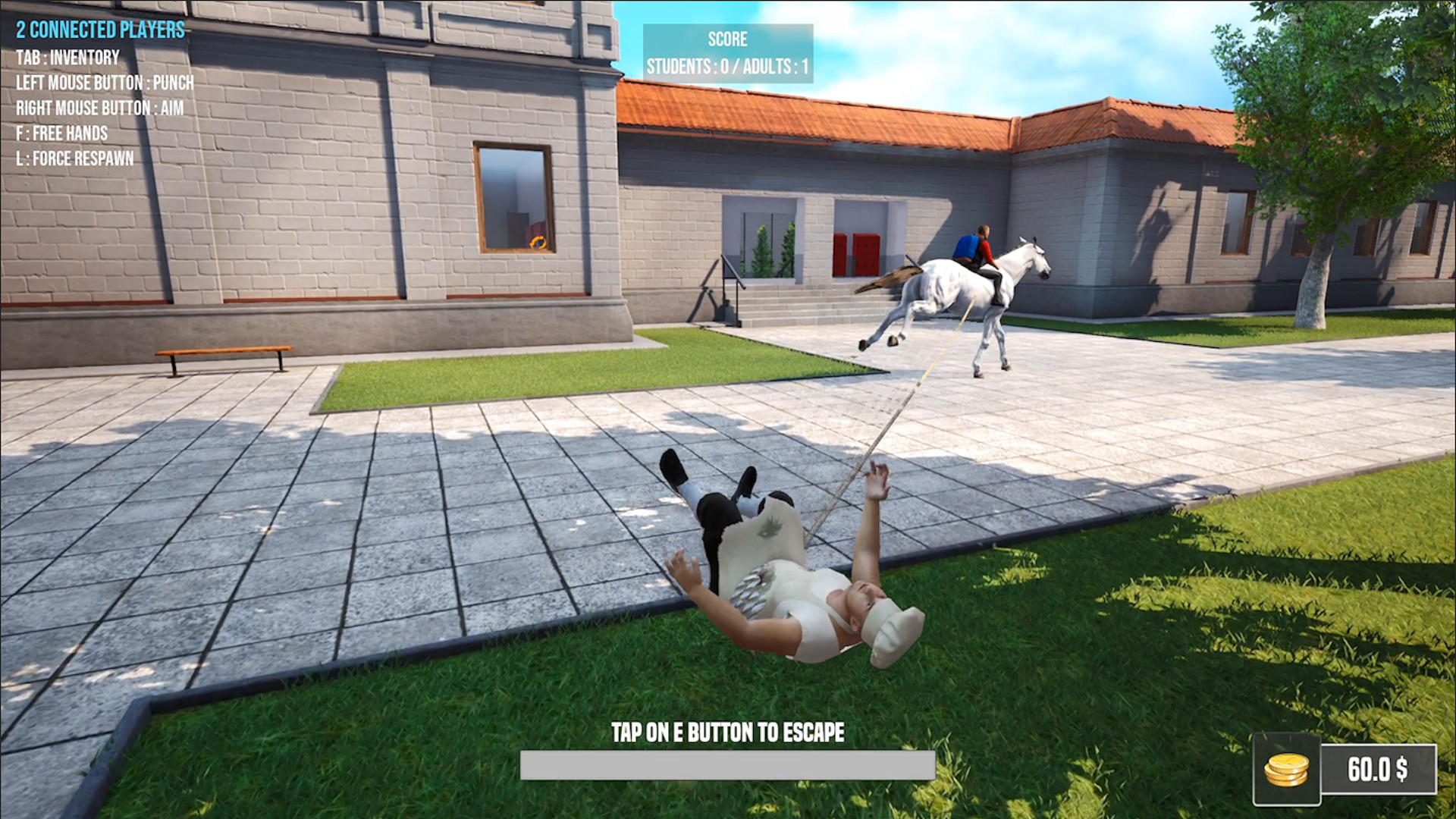Toggle the controls help overlay
1456x819 pixels.
[x=99, y=106]
